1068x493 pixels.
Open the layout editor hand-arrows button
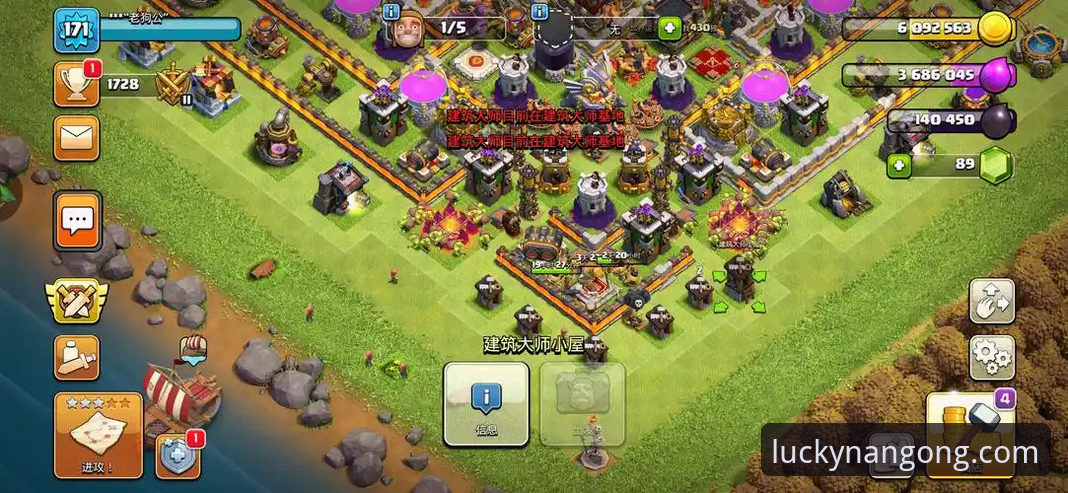click(x=991, y=301)
